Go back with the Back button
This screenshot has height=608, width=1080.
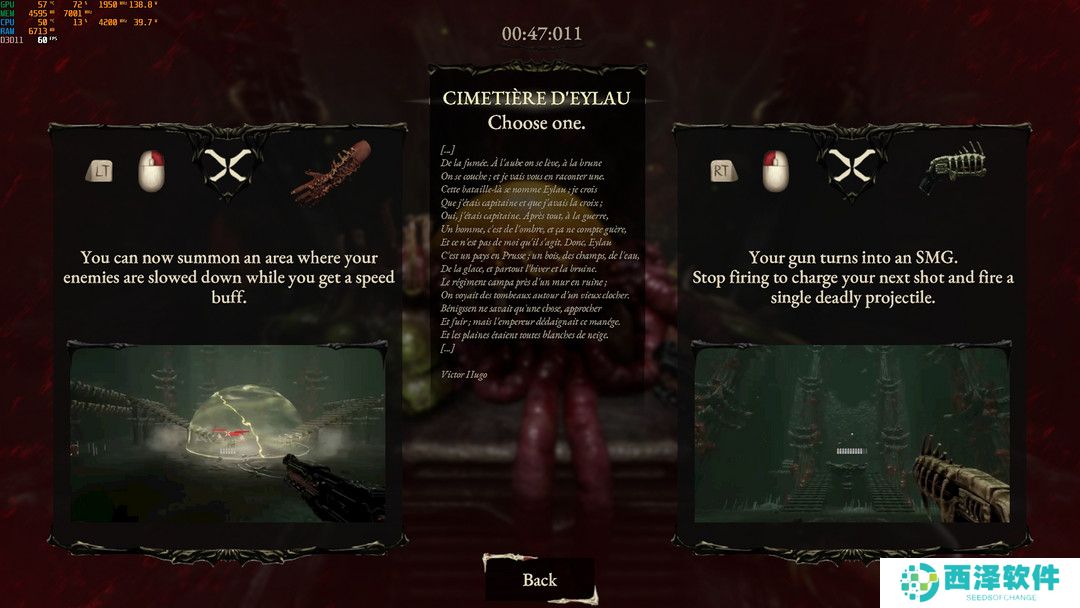(540, 580)
